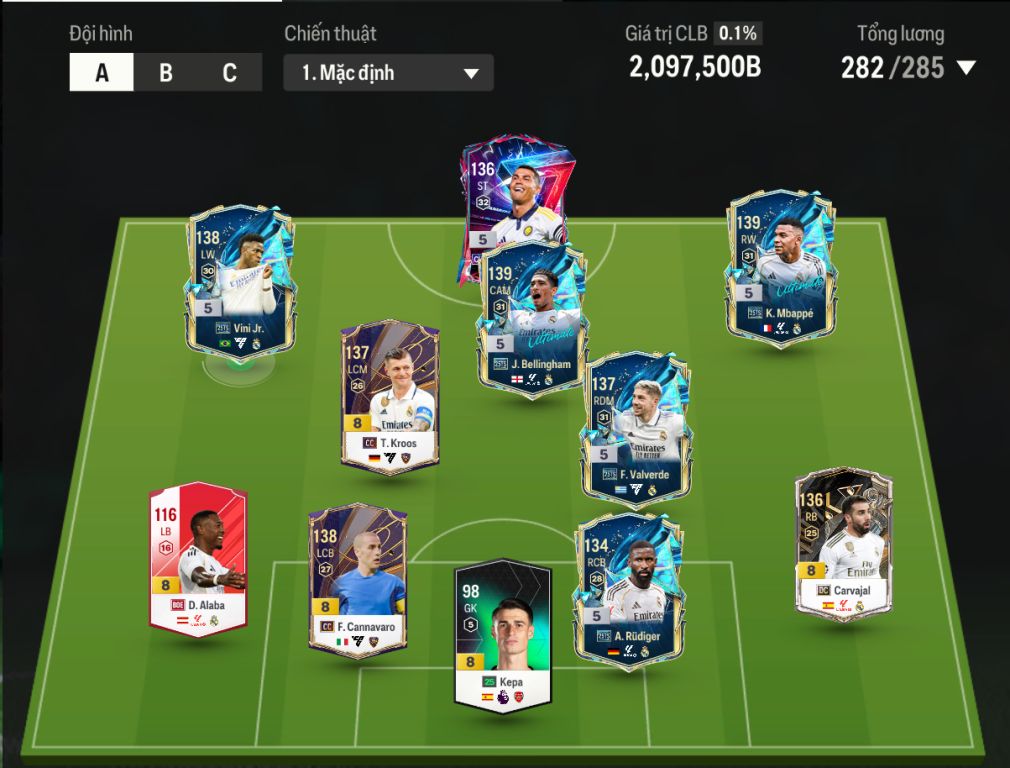The image size is (1010, 768).
Task: Expand the Tổng lương salary arrow
Action: coord(966,68)
